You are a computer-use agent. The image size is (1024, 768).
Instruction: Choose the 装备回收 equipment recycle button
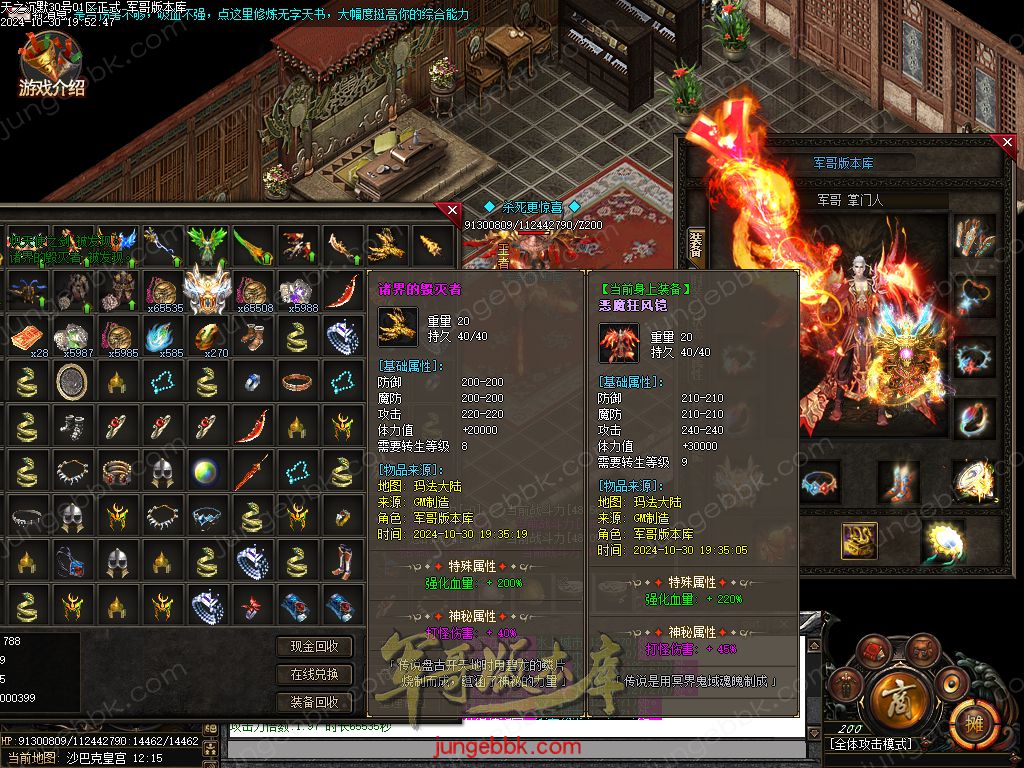pyautogui.click(x=314, y=702)
